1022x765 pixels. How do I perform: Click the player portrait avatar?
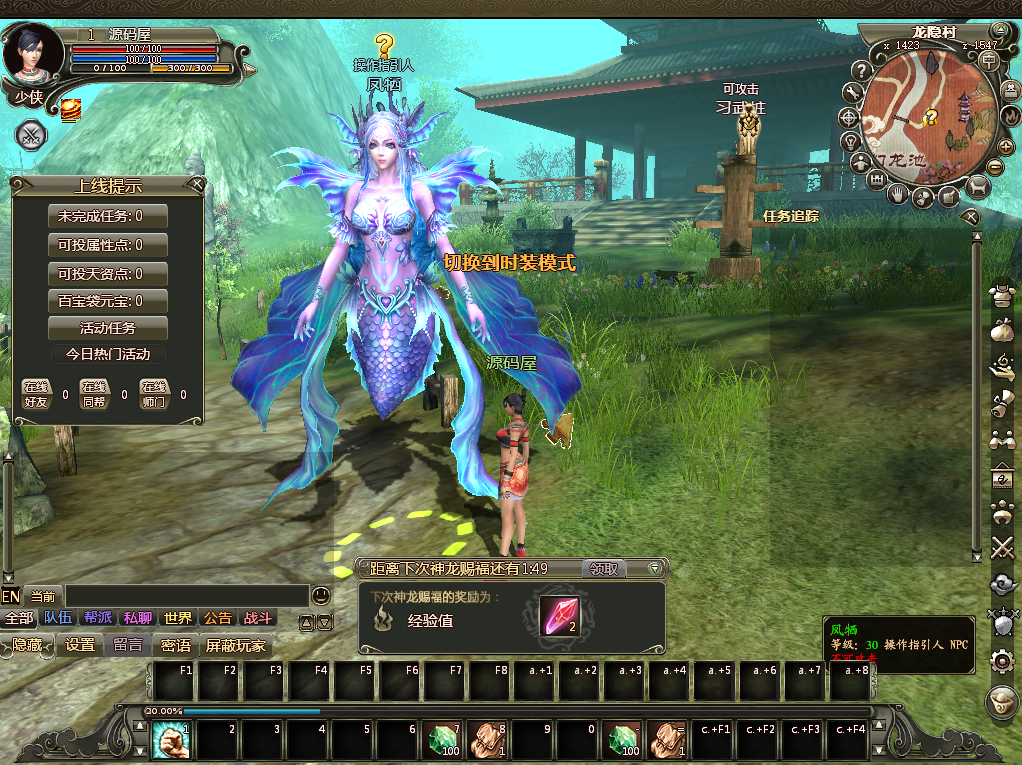tap(32, 54)
